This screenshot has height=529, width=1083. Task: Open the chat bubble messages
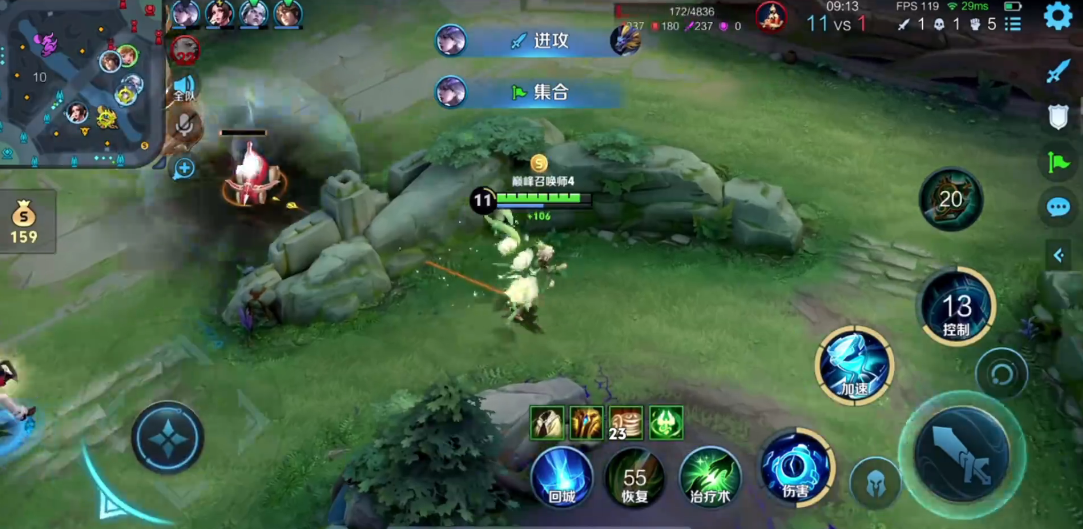[x=1058, y=207]
